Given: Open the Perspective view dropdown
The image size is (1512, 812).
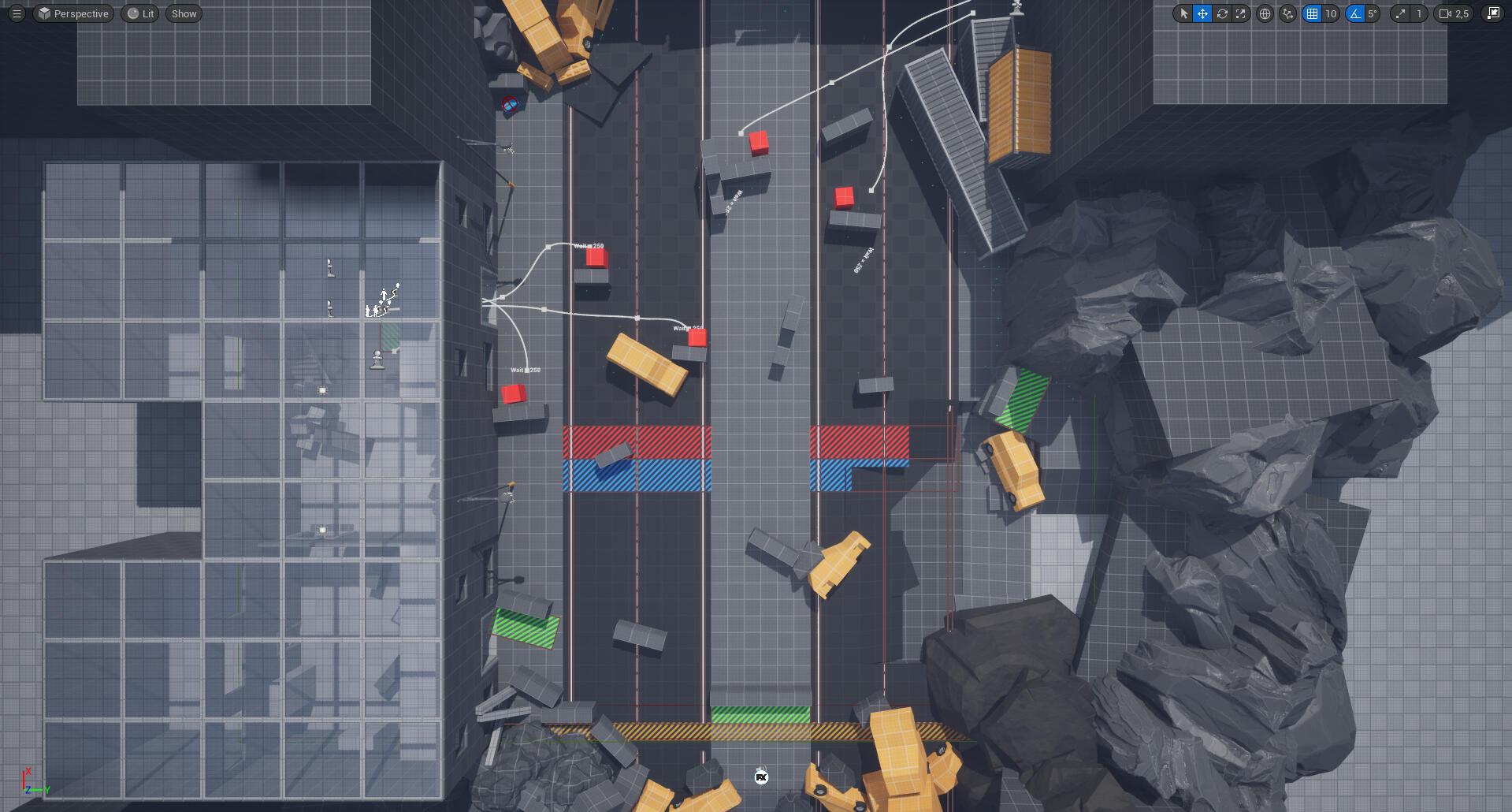Looking at the screenshot, I should (x=72, y=13).
